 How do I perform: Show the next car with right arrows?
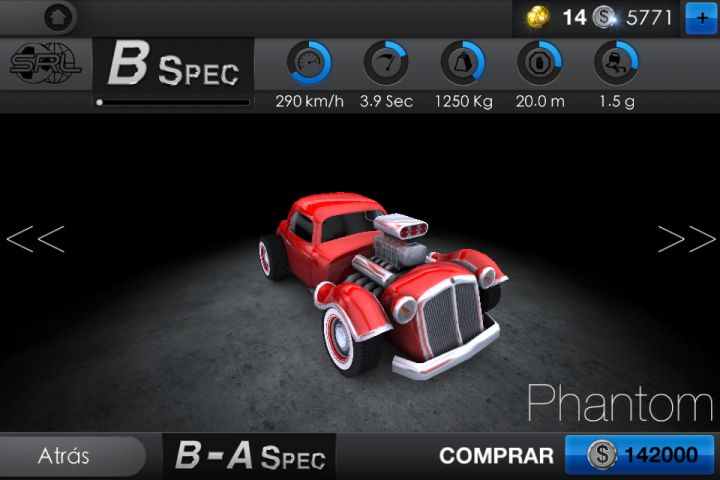686,239
